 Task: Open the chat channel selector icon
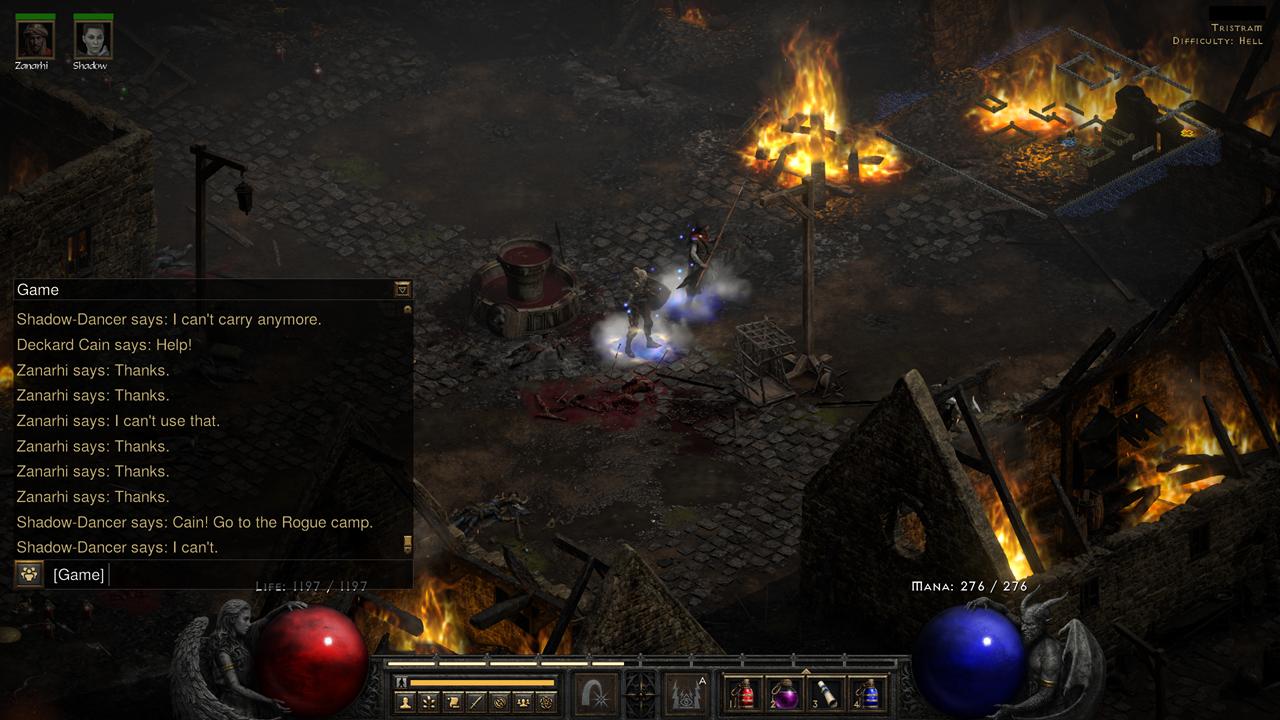coord(29,575)
